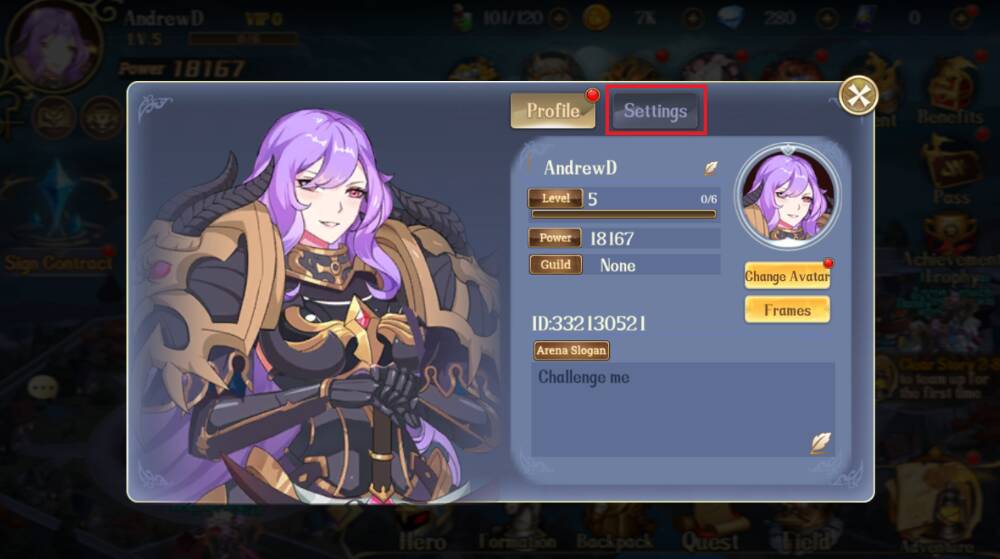Open the avatar Frames selection
The image size is (1000, 559).
[787, 310]
